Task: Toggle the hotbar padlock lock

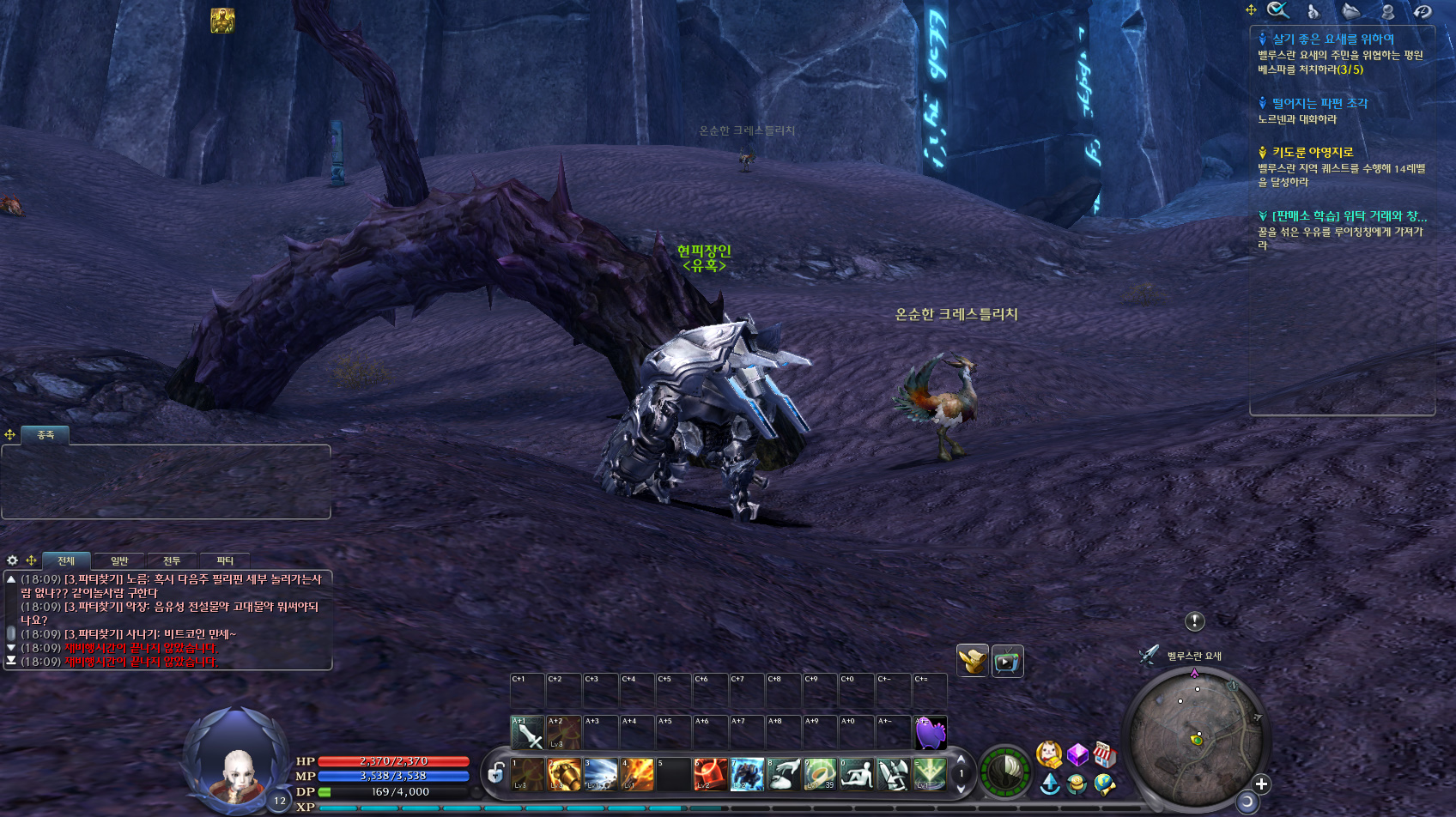Action: click(495, 774)
